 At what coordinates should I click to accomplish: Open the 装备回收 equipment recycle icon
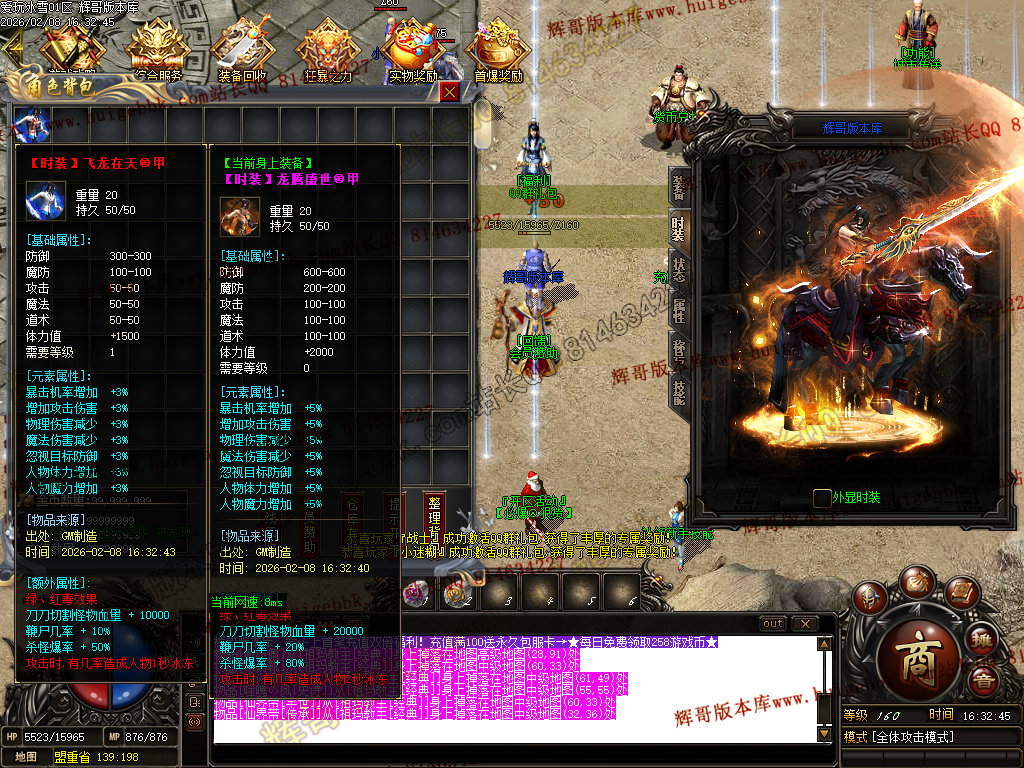241,47
